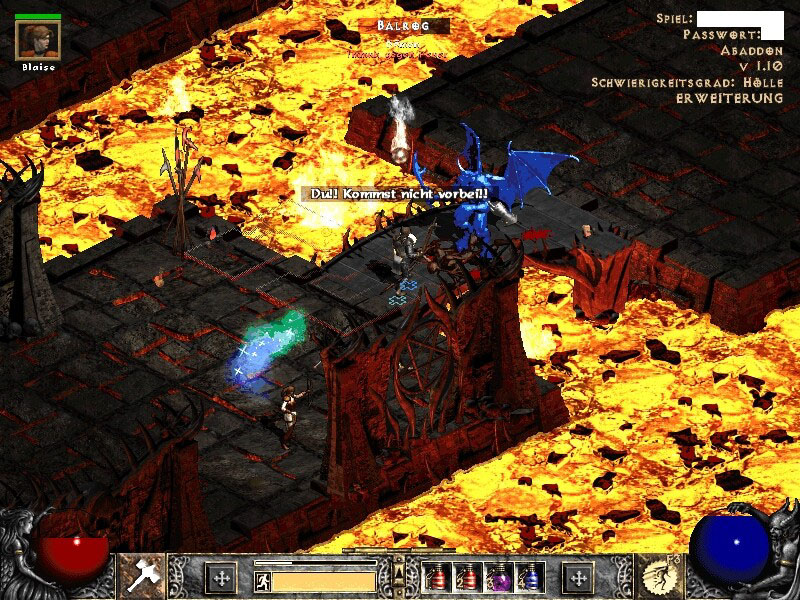Viewport: 800px width, 600px height.
Task: Select the hammer left-hand attack skill
Action: [141, 576]
